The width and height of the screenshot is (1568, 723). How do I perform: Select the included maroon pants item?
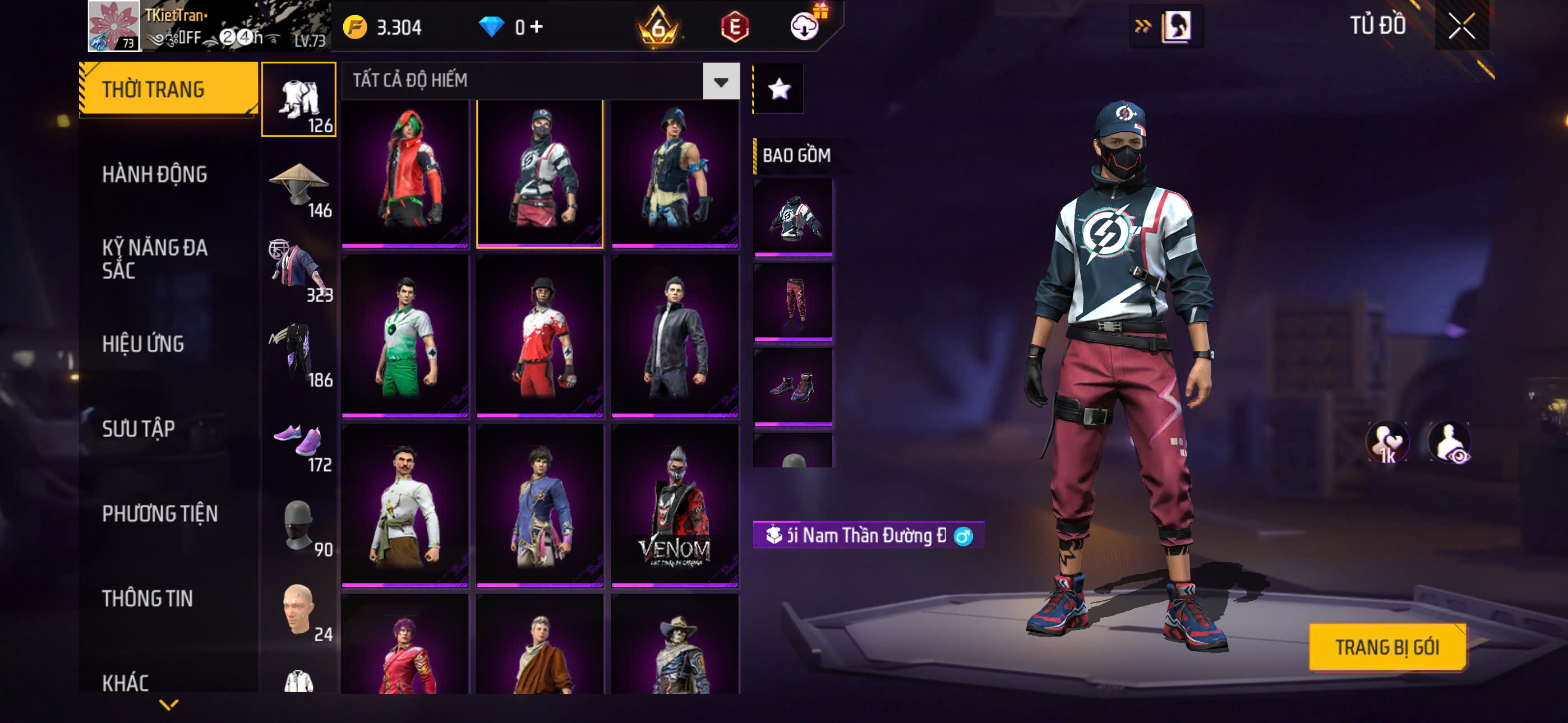pyautogui.click(x=792, y=302)
